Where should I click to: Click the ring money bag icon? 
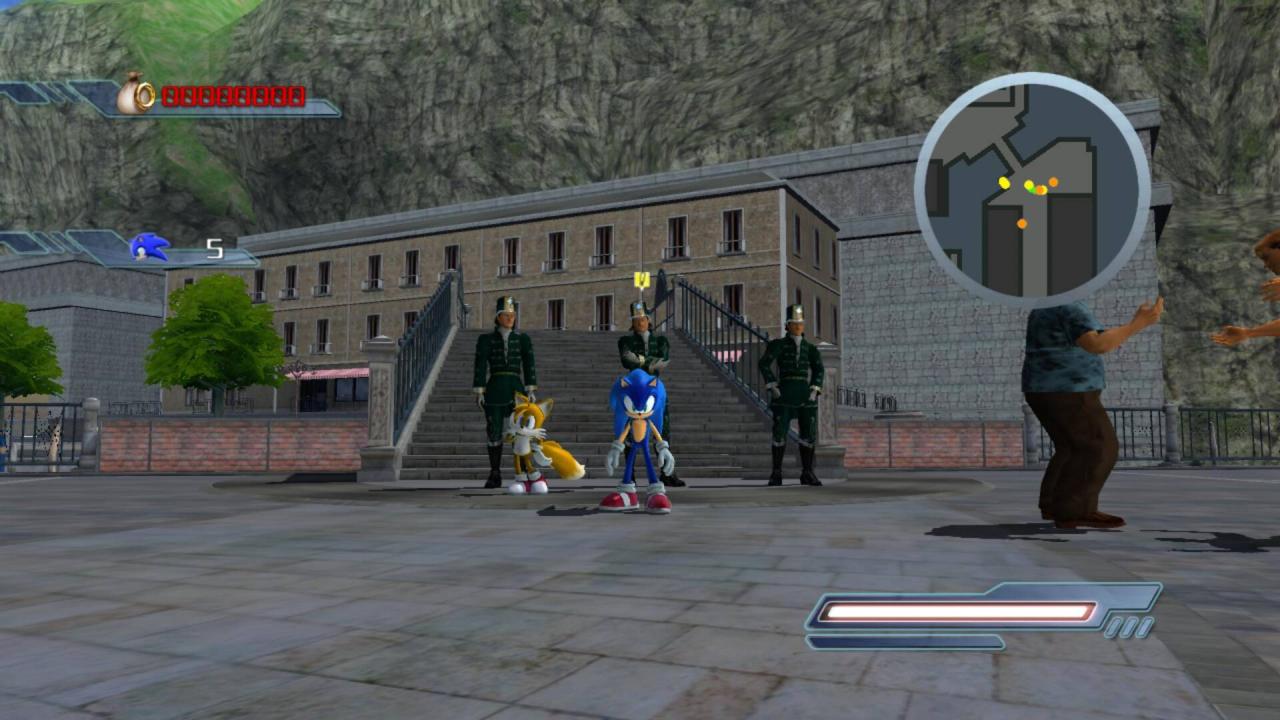(x=135, y=94)
